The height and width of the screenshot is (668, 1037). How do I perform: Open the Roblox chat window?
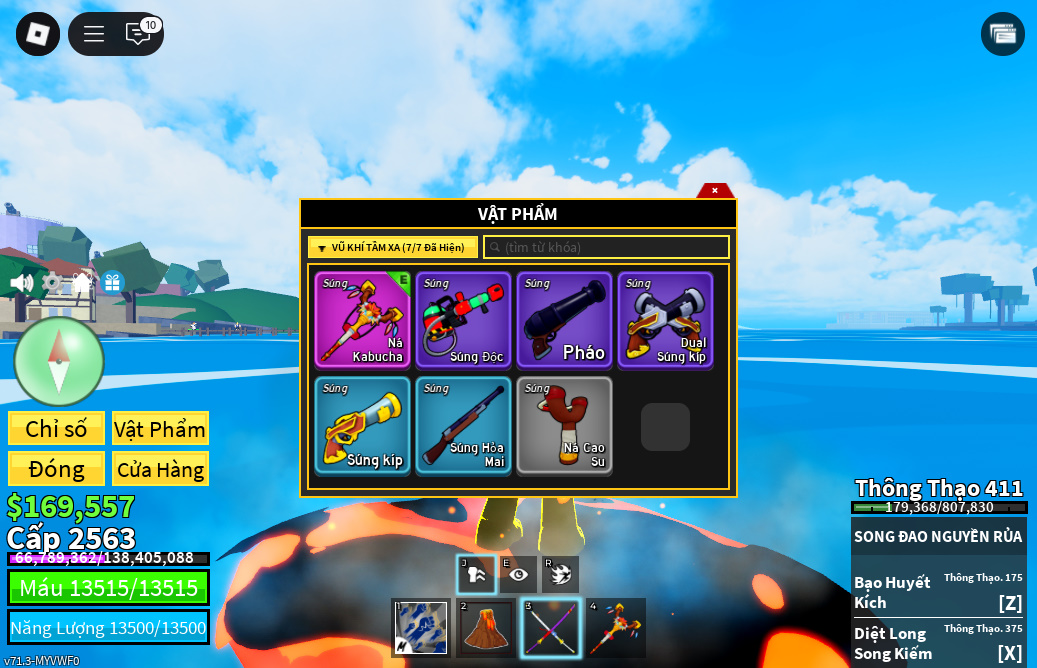click(138, 34)
